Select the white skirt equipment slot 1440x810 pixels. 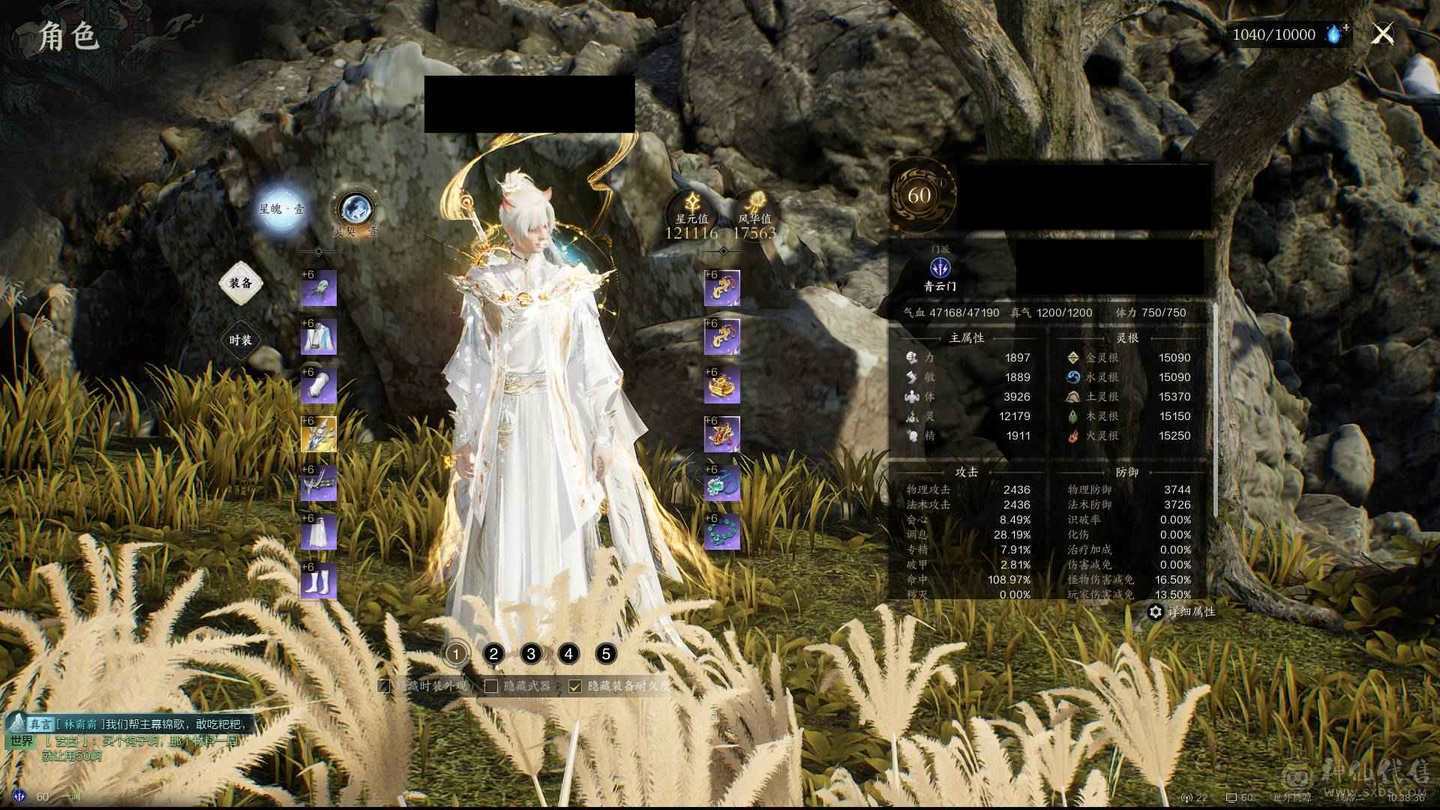[319, 533]
